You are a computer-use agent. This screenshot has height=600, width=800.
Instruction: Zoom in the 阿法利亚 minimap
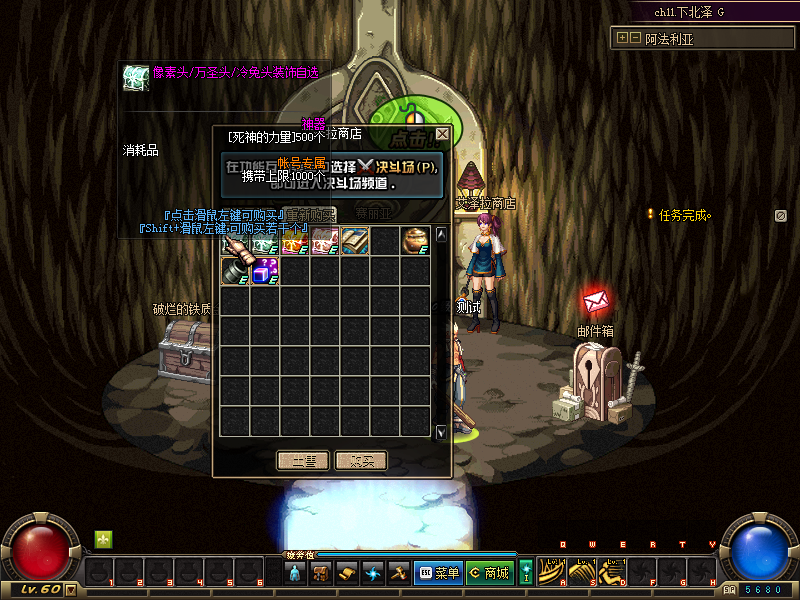coord(622,38)
